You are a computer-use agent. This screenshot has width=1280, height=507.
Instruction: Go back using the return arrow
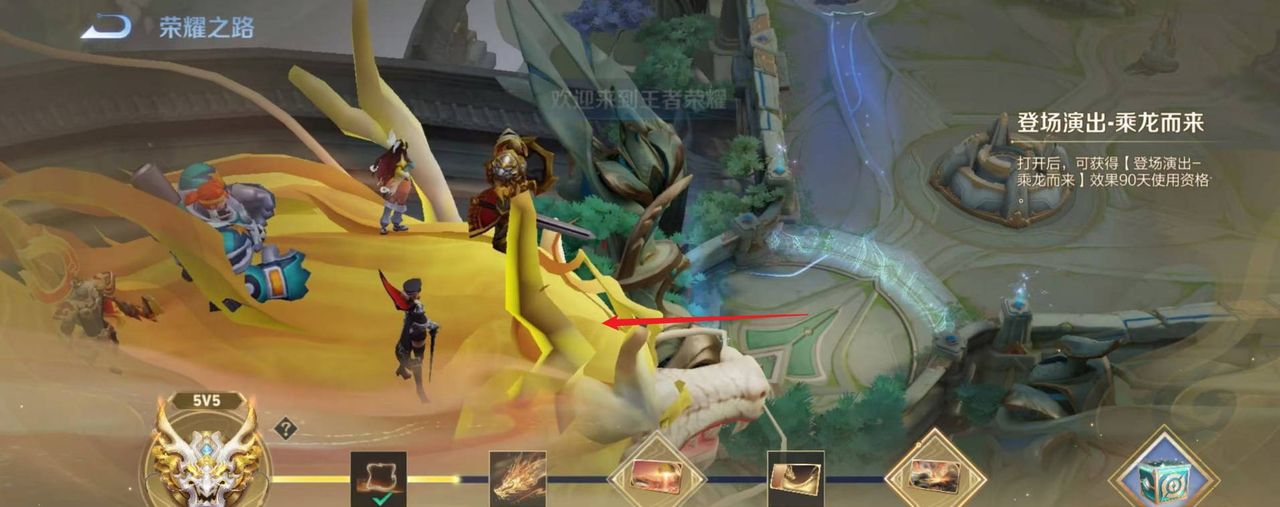point(106,27)
